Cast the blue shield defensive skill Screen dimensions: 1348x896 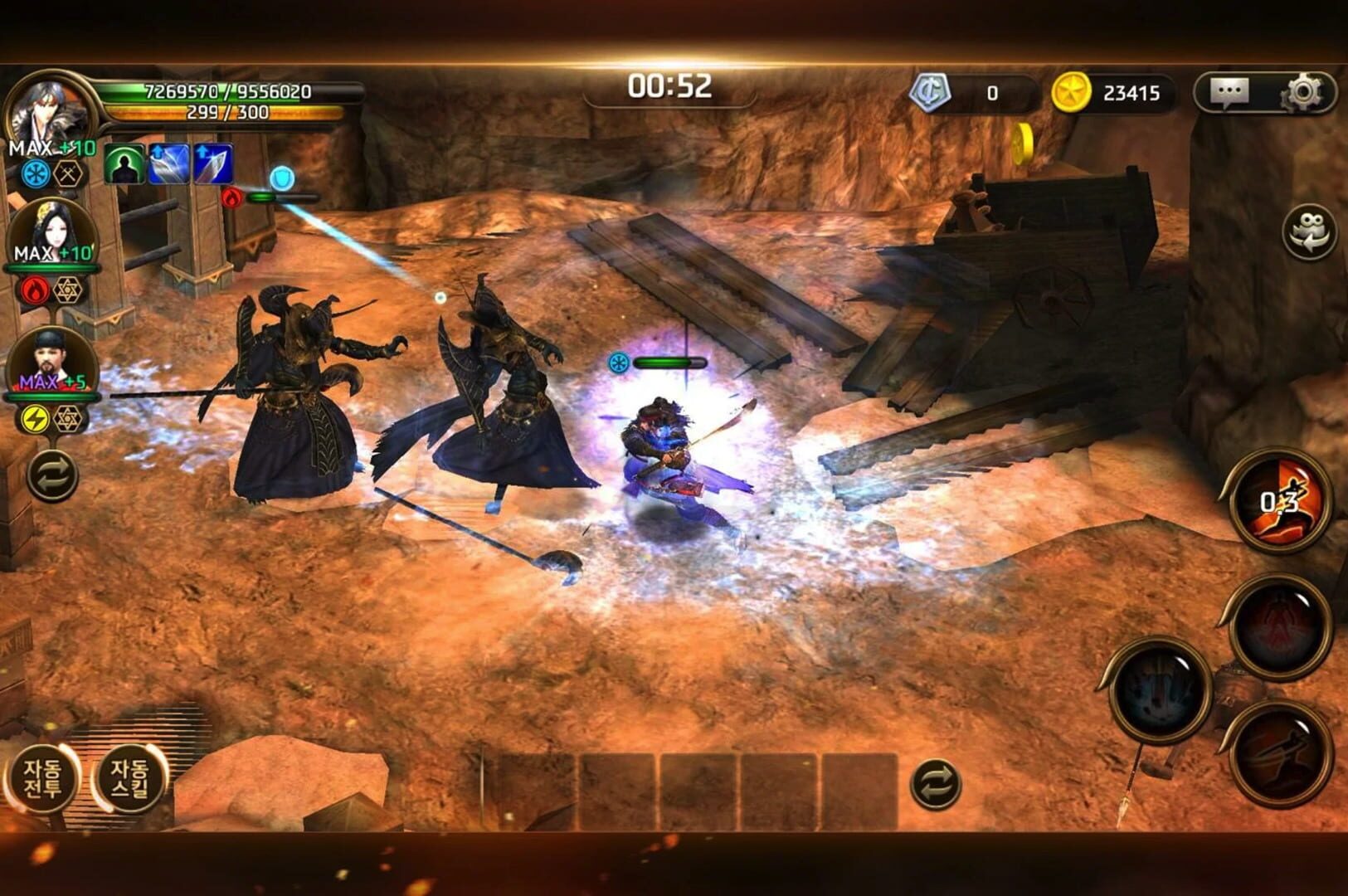[x=282, y=177]
